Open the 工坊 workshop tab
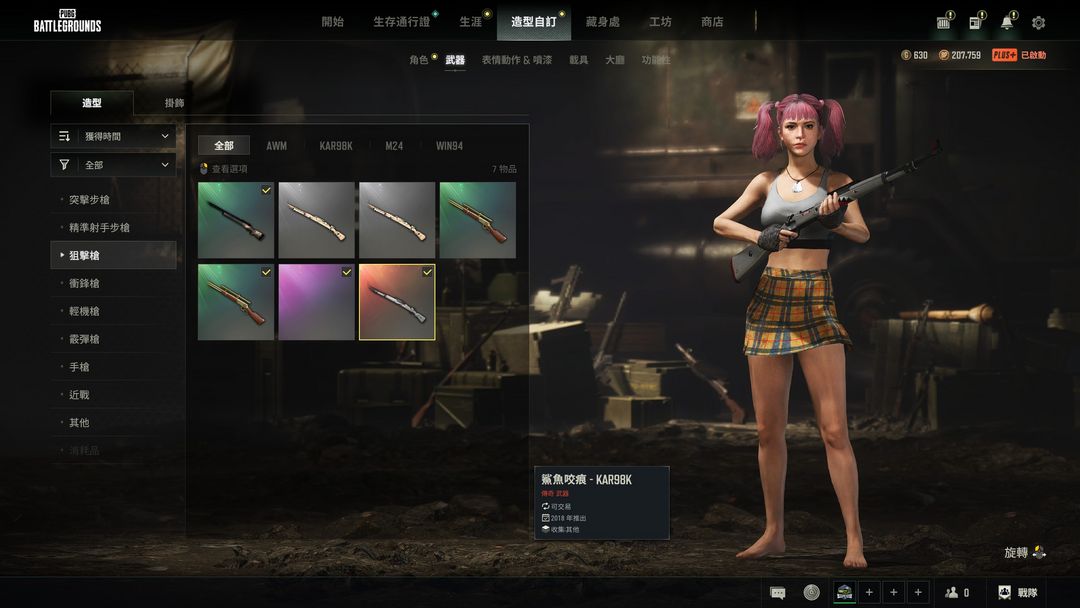This screenshot has width=1080, height=608. pos(660,22)
